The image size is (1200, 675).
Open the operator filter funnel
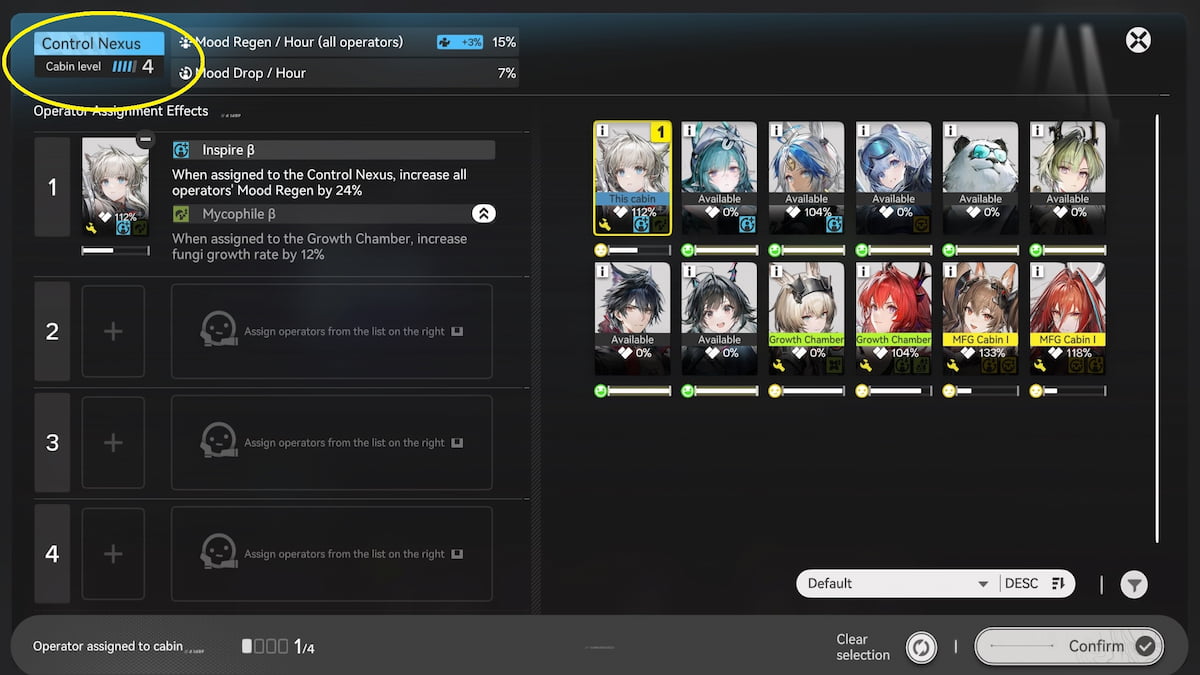point(1133,585)
